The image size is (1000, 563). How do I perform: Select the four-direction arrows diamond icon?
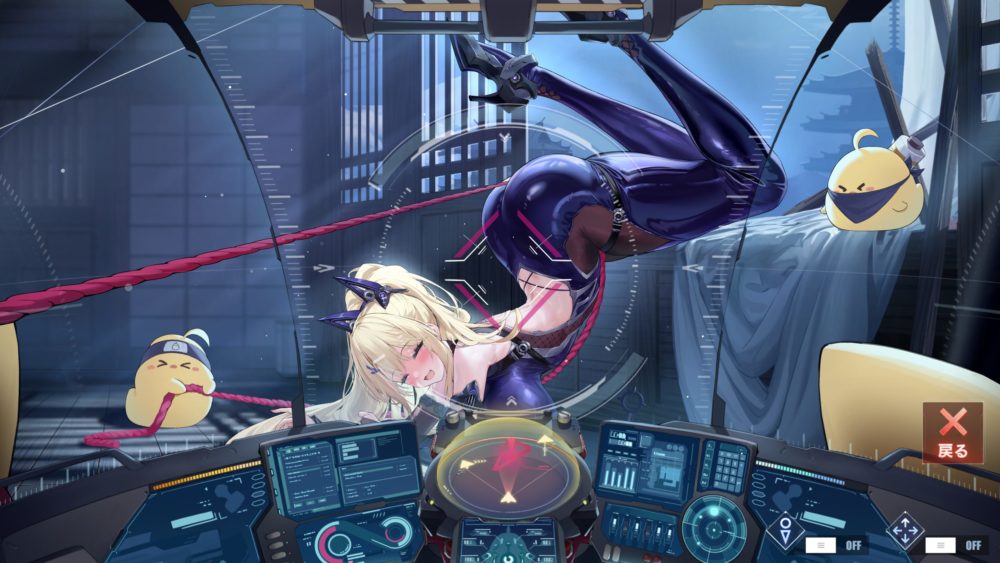tap(905, 530)
